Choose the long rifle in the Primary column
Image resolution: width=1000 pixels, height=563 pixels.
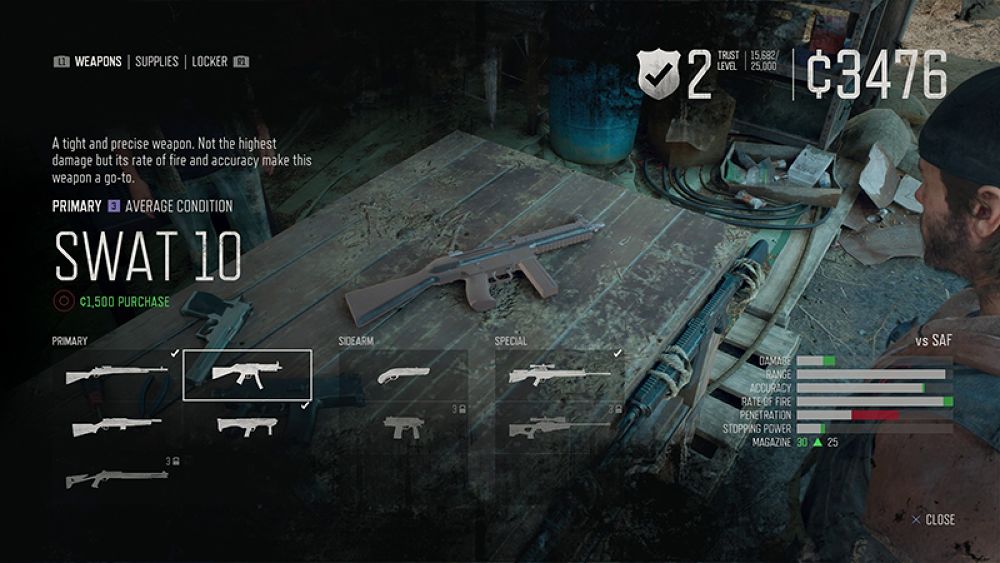pos(114,375)
